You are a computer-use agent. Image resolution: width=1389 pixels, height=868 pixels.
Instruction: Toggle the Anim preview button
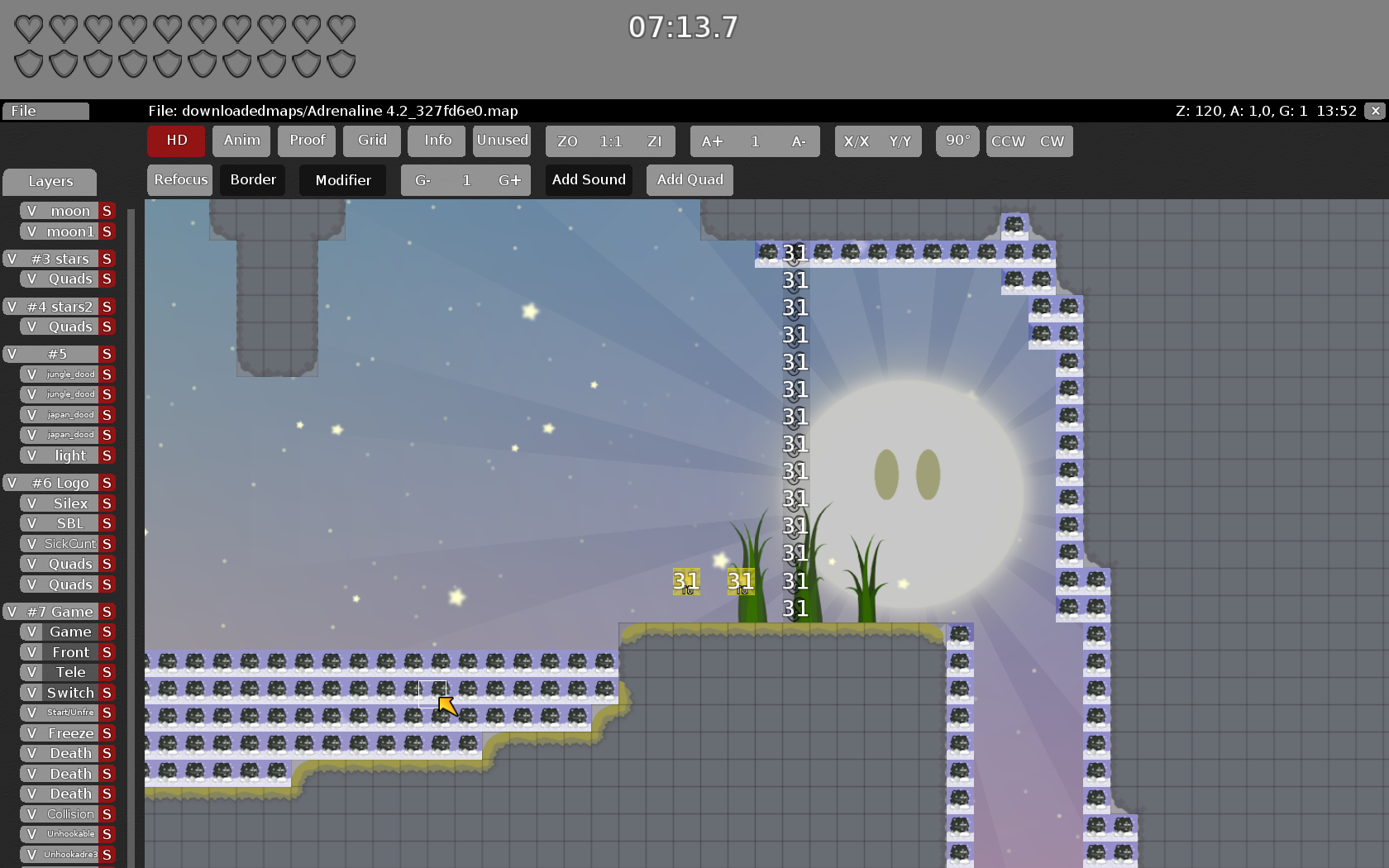[x=241, y=141]
